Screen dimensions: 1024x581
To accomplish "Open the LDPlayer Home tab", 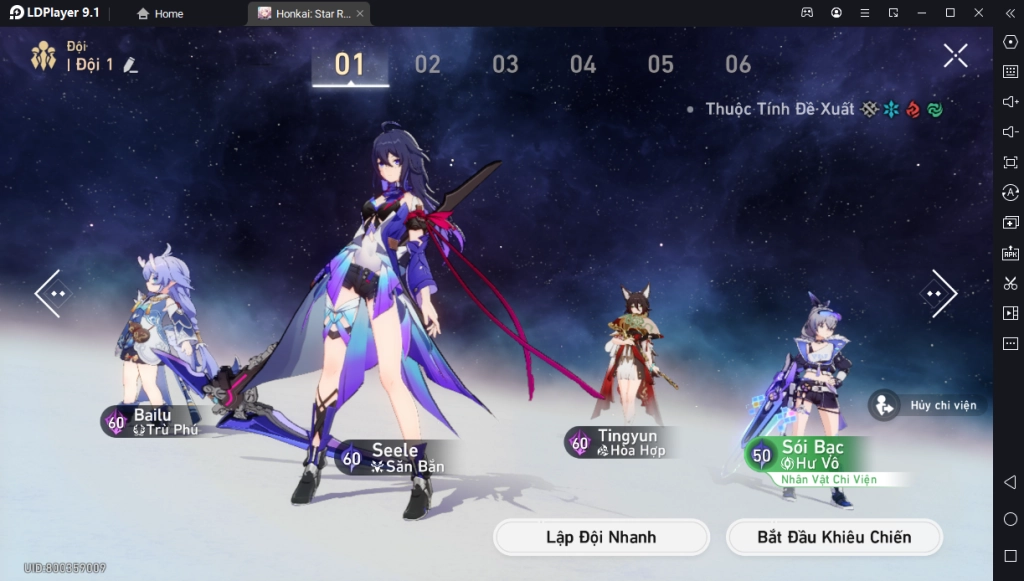I will click(160, 14).
